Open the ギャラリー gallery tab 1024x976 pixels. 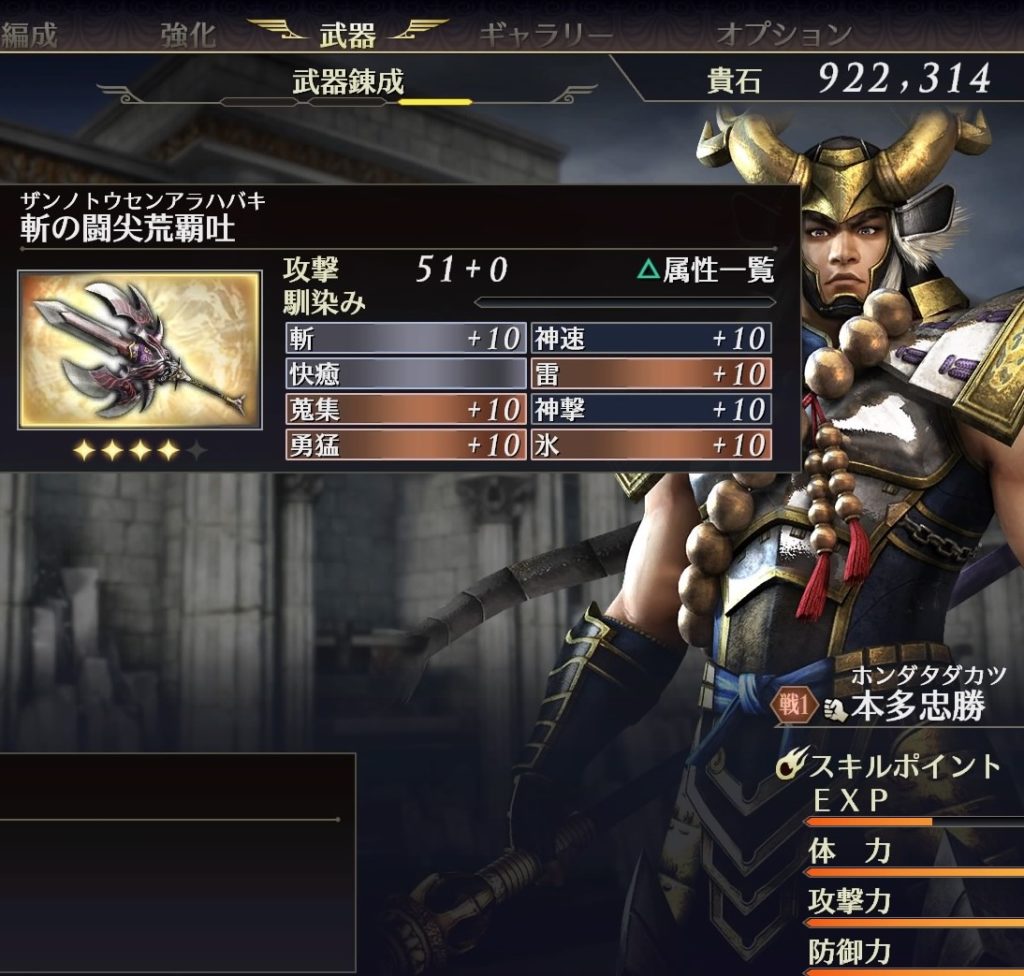pos(545,35)
